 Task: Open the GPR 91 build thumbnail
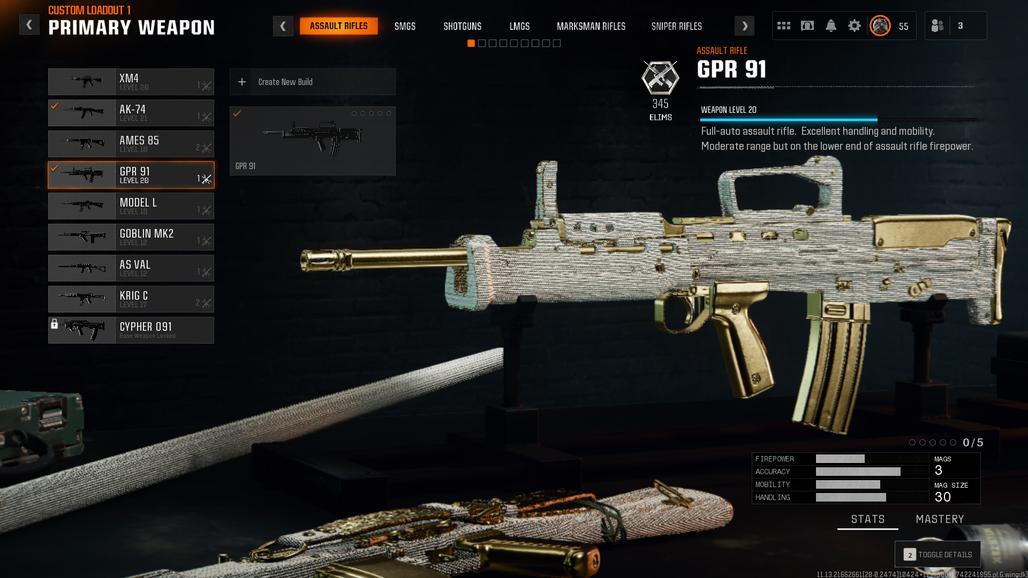(312, 141)
